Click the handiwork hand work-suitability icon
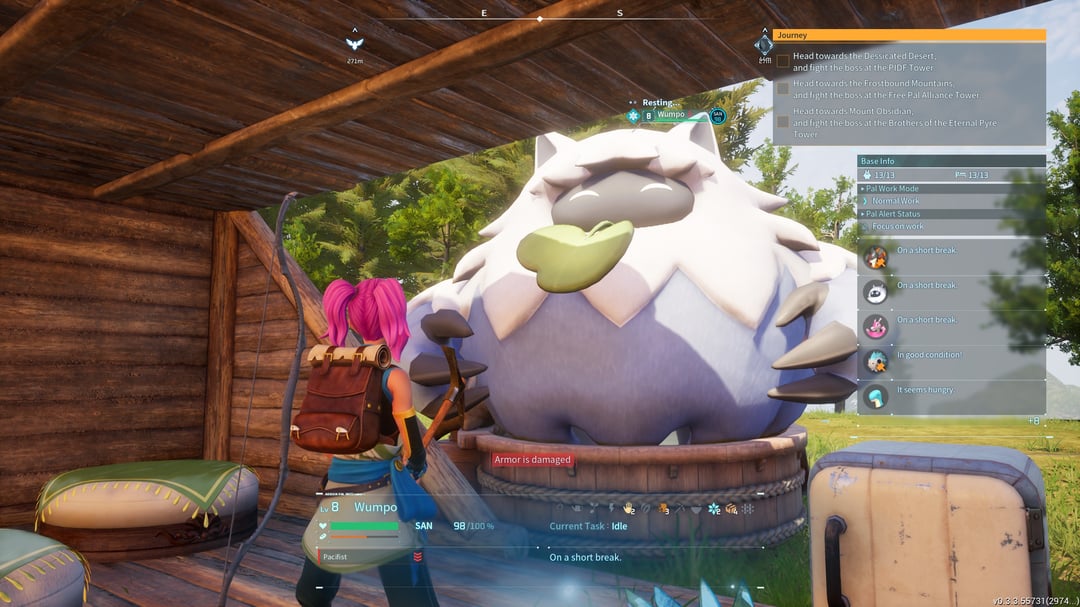This screenshot has width=1080, height=607. pos(630,509)
